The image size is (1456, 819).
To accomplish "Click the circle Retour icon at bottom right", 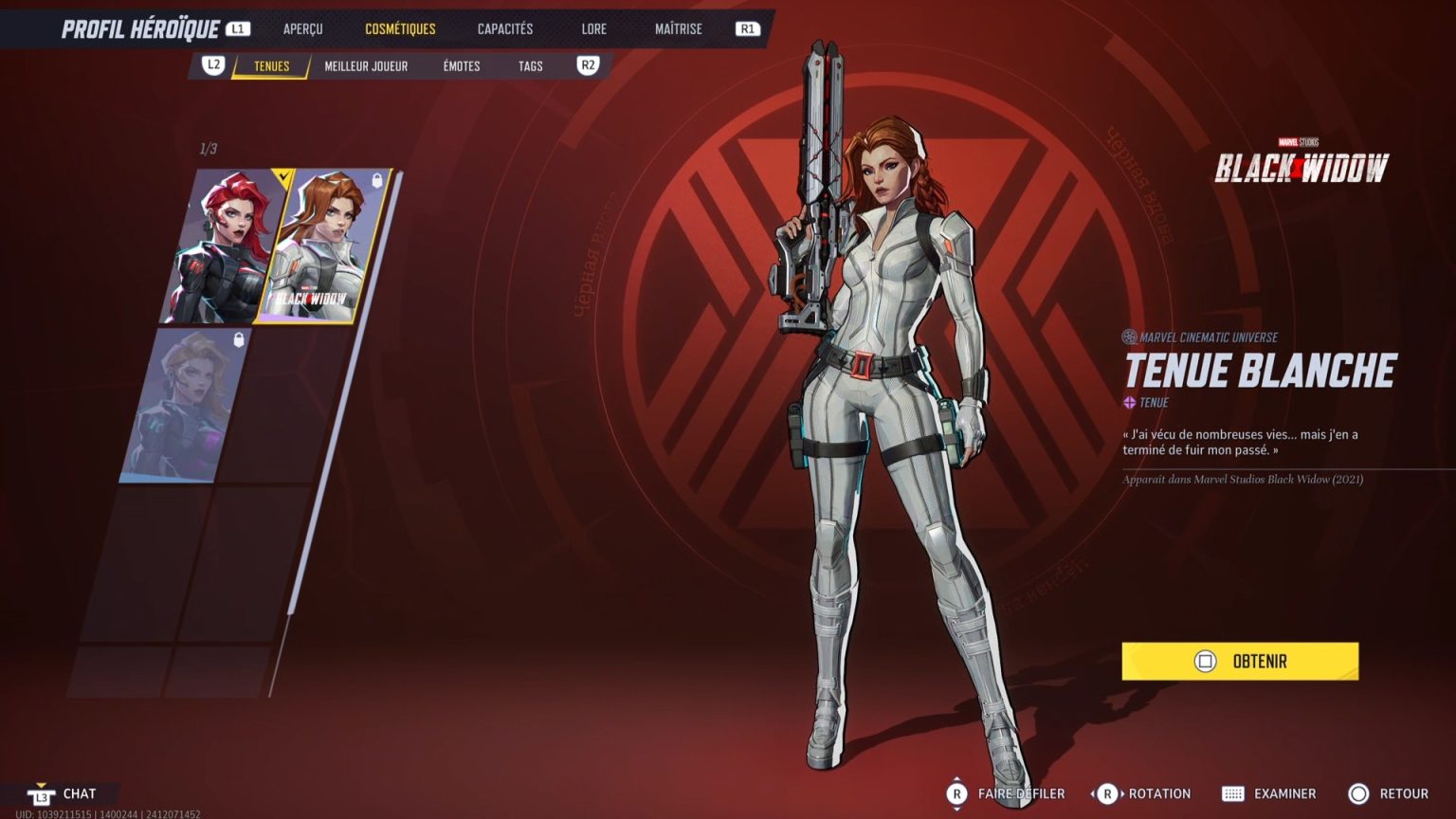I will [1359, 793].
